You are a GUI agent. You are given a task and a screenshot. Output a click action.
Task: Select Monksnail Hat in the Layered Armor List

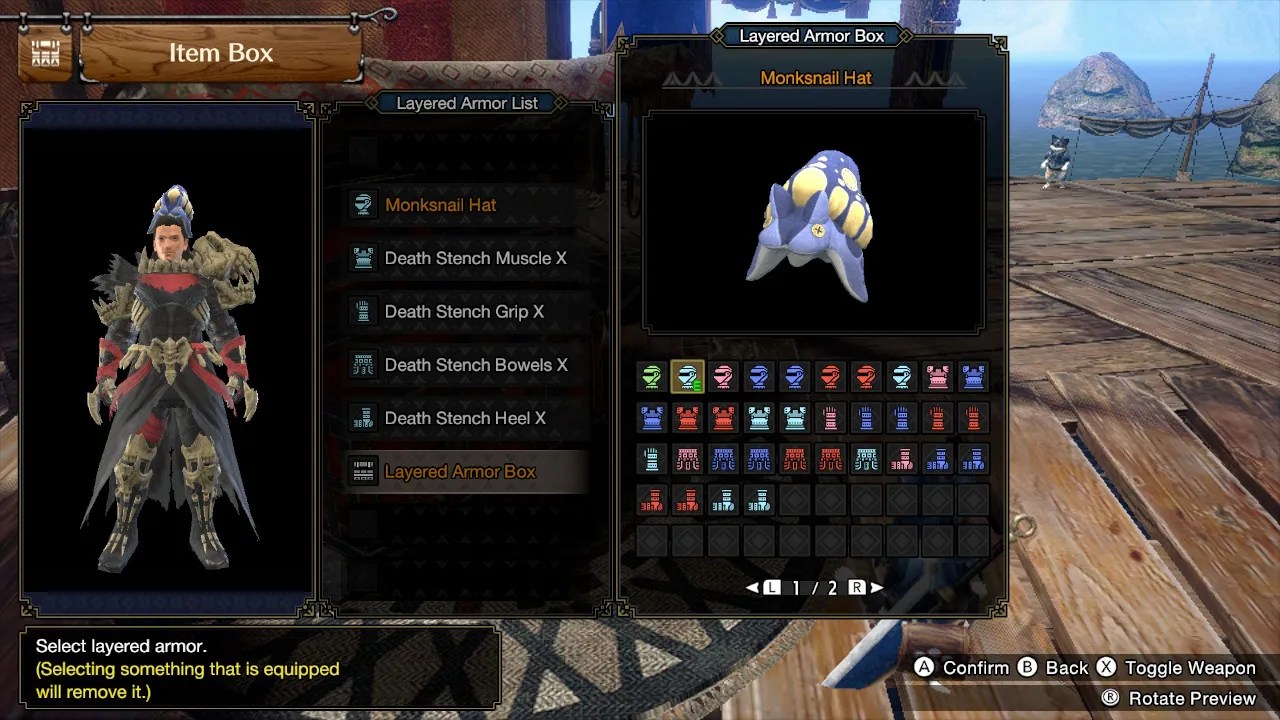coord(440,205)
